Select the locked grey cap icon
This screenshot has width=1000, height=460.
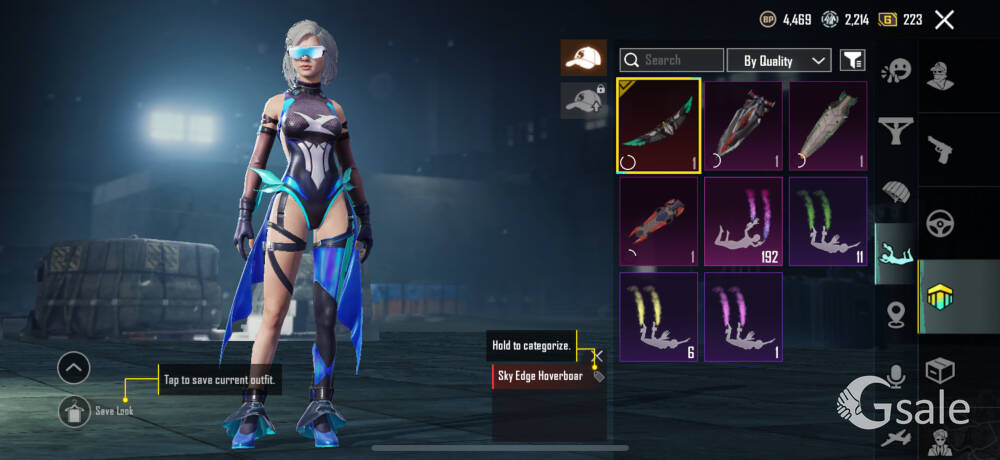click(x=583, y=99)
